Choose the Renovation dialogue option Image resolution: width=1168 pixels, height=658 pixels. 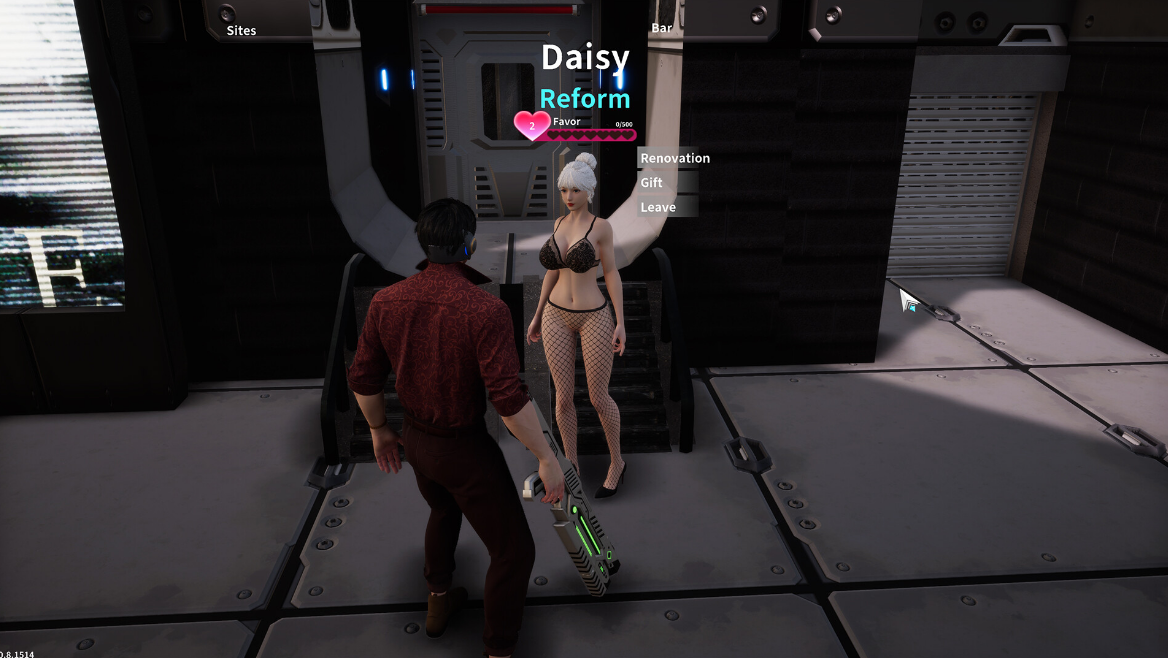675,158
